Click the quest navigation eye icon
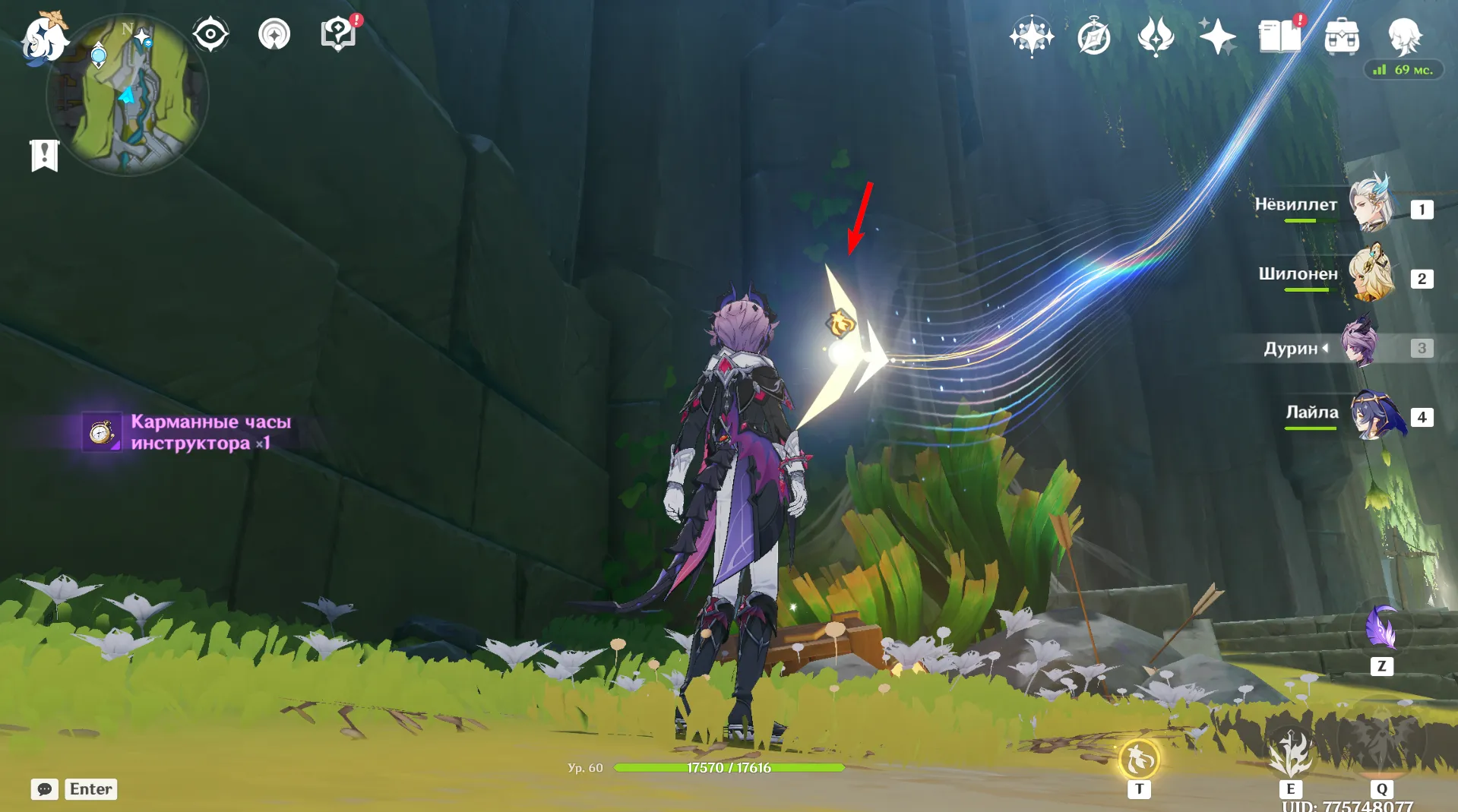1458x812 pixels. [x=210, y=33]
